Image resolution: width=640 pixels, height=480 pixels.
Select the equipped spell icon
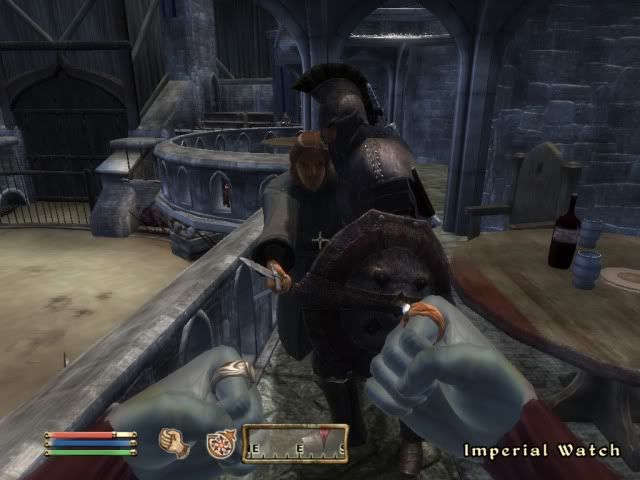coord(220,444)
